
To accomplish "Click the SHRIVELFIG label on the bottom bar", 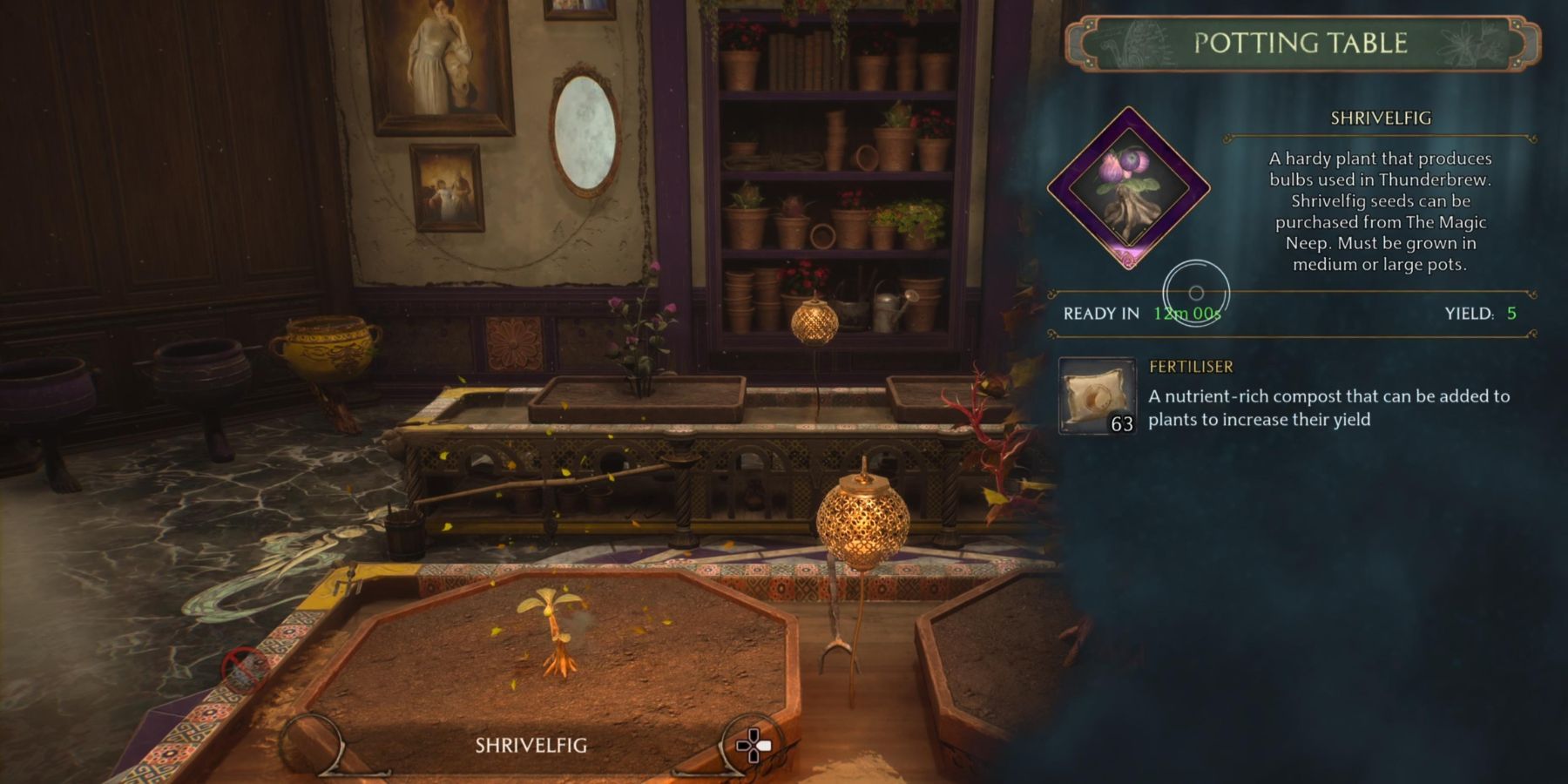I will [x=533, y=745].
